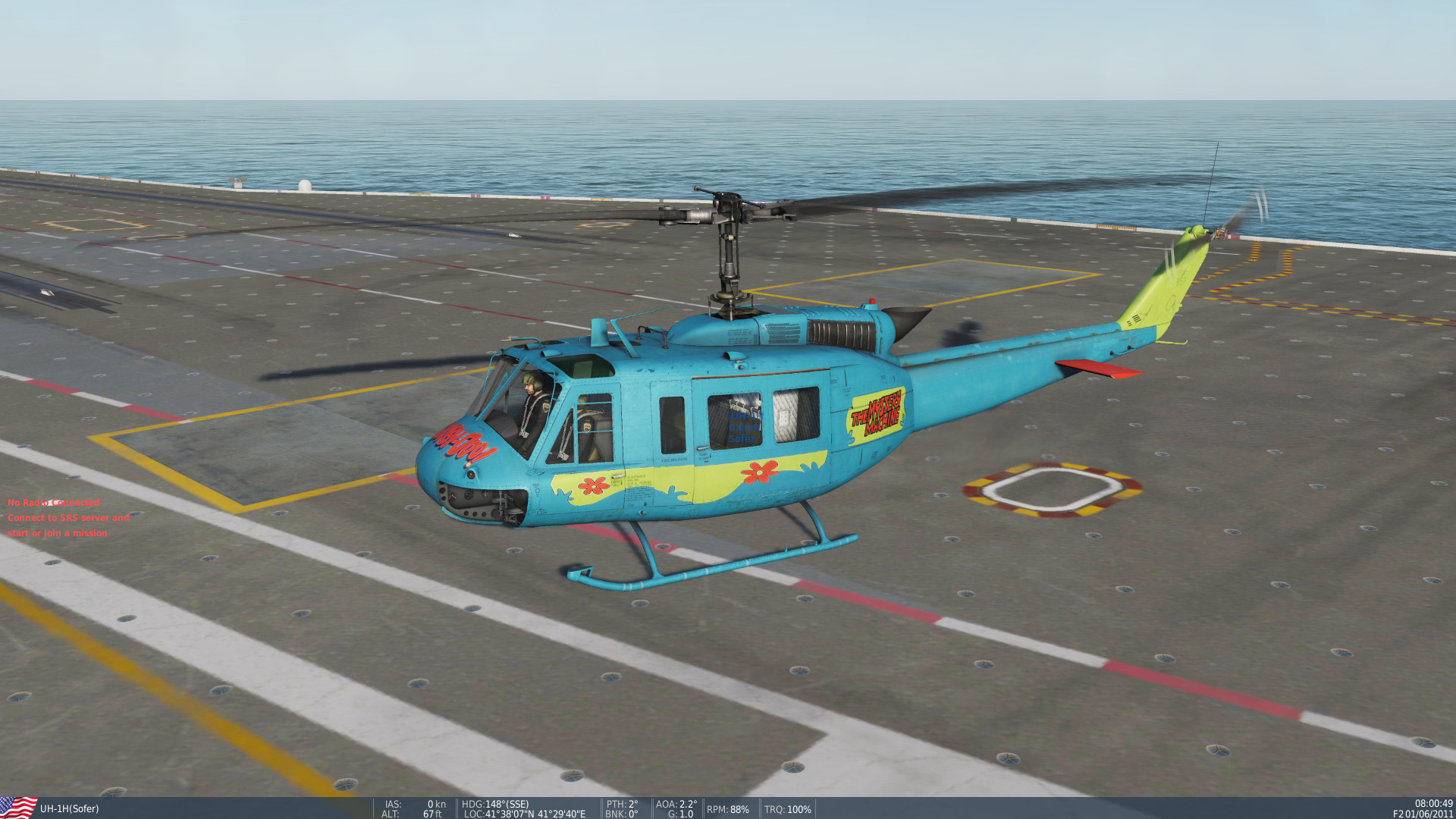Click the Connect to SRS server message
1456x819 pixels.
[x=68, y=518]
